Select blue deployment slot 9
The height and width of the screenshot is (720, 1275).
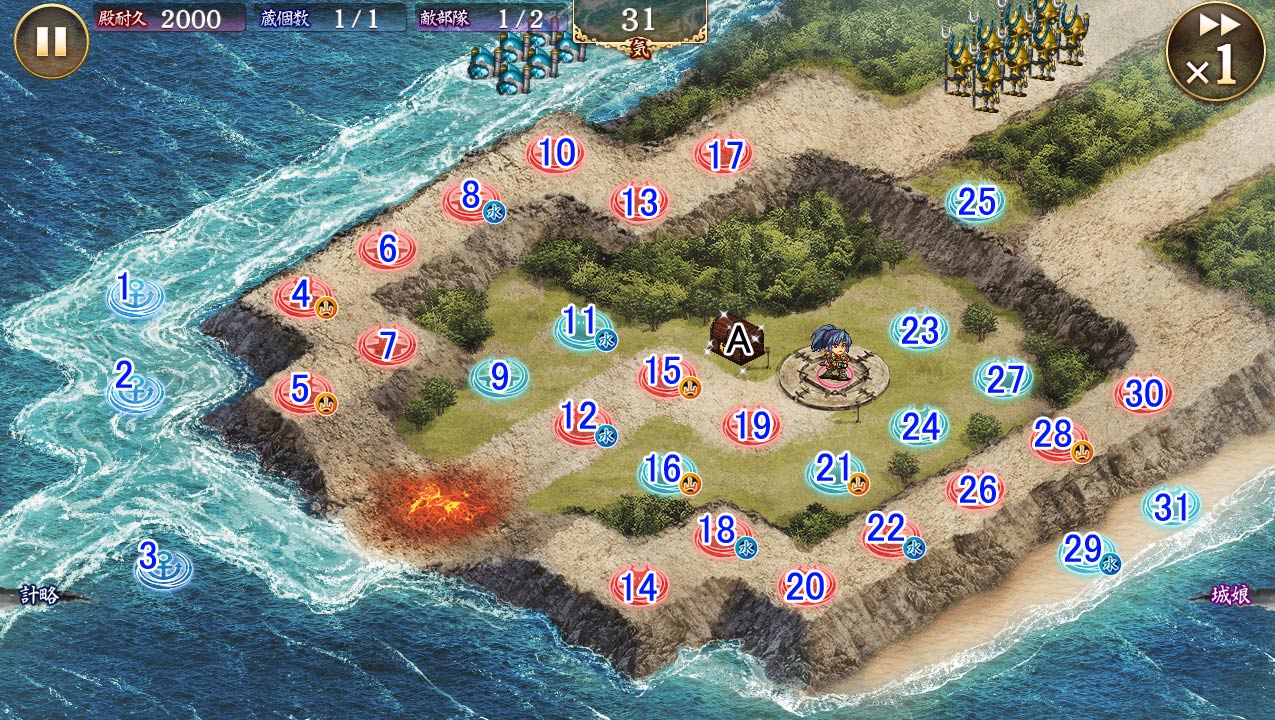pos(499,377)
